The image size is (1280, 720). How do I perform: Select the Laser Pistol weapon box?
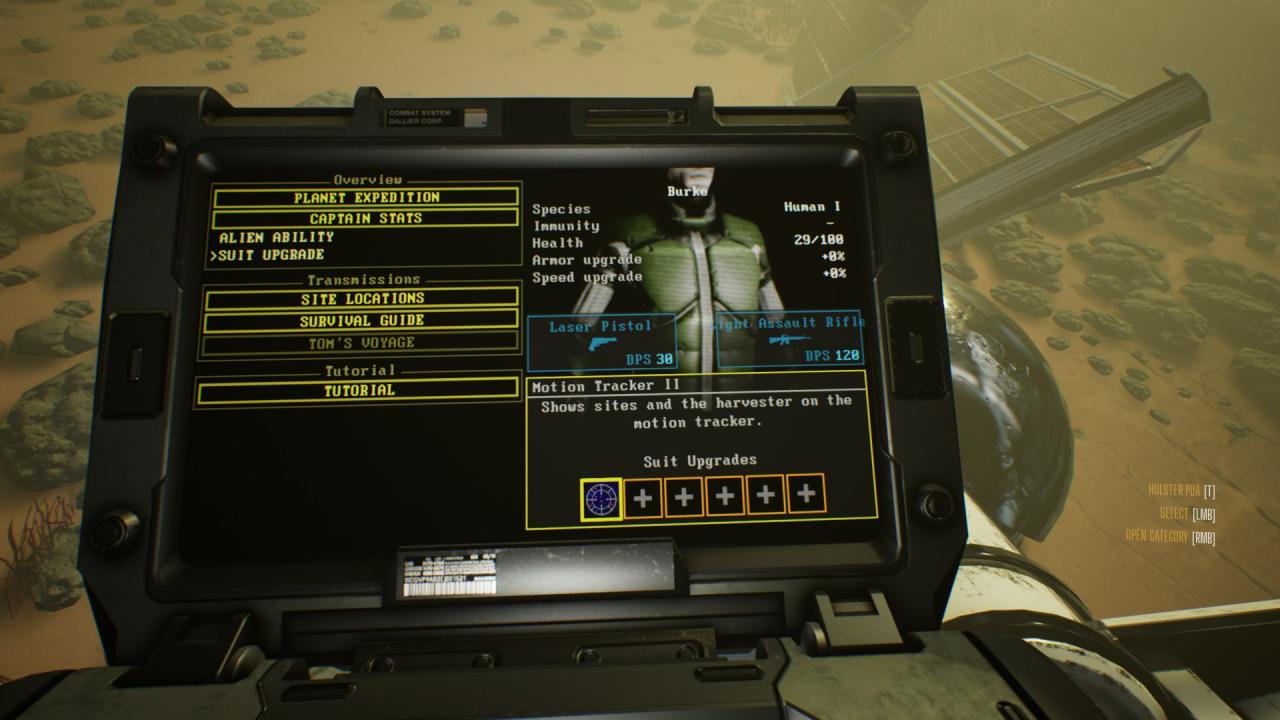[x=602, y=340]
